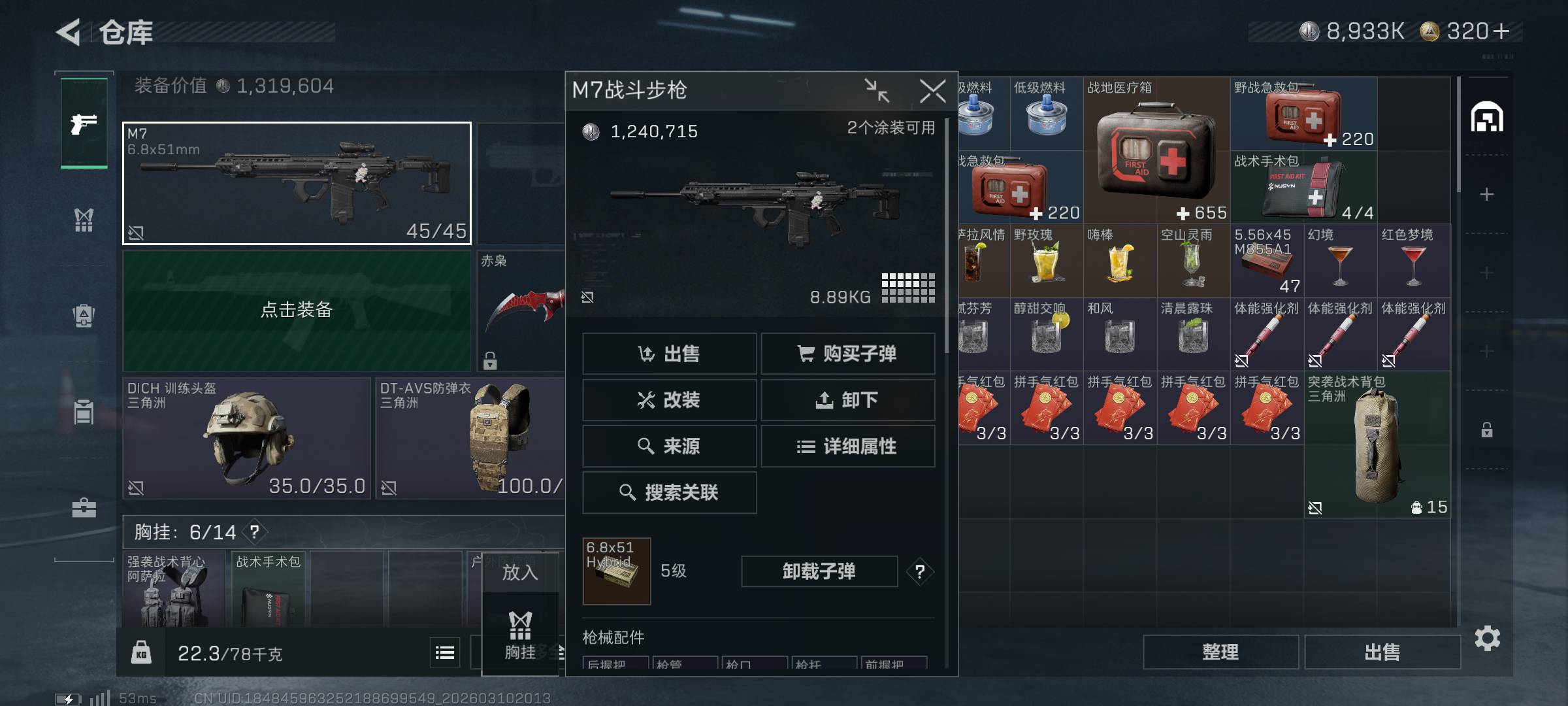1568x706 pixels.
Task: Close the M7战斗步枪 detail panel
Action: coord(932,91)
